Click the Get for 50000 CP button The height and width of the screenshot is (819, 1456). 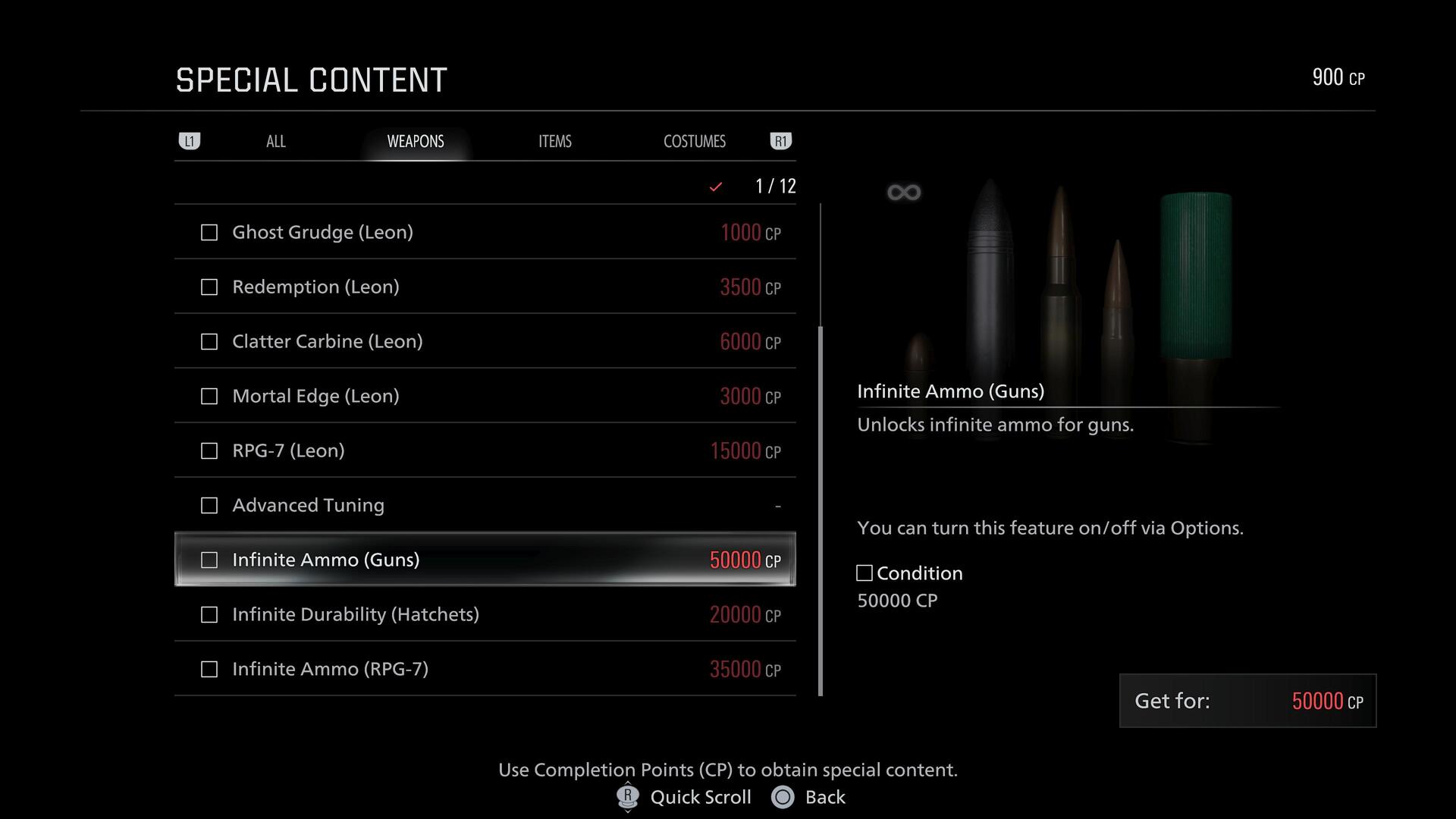(1247, 701)
